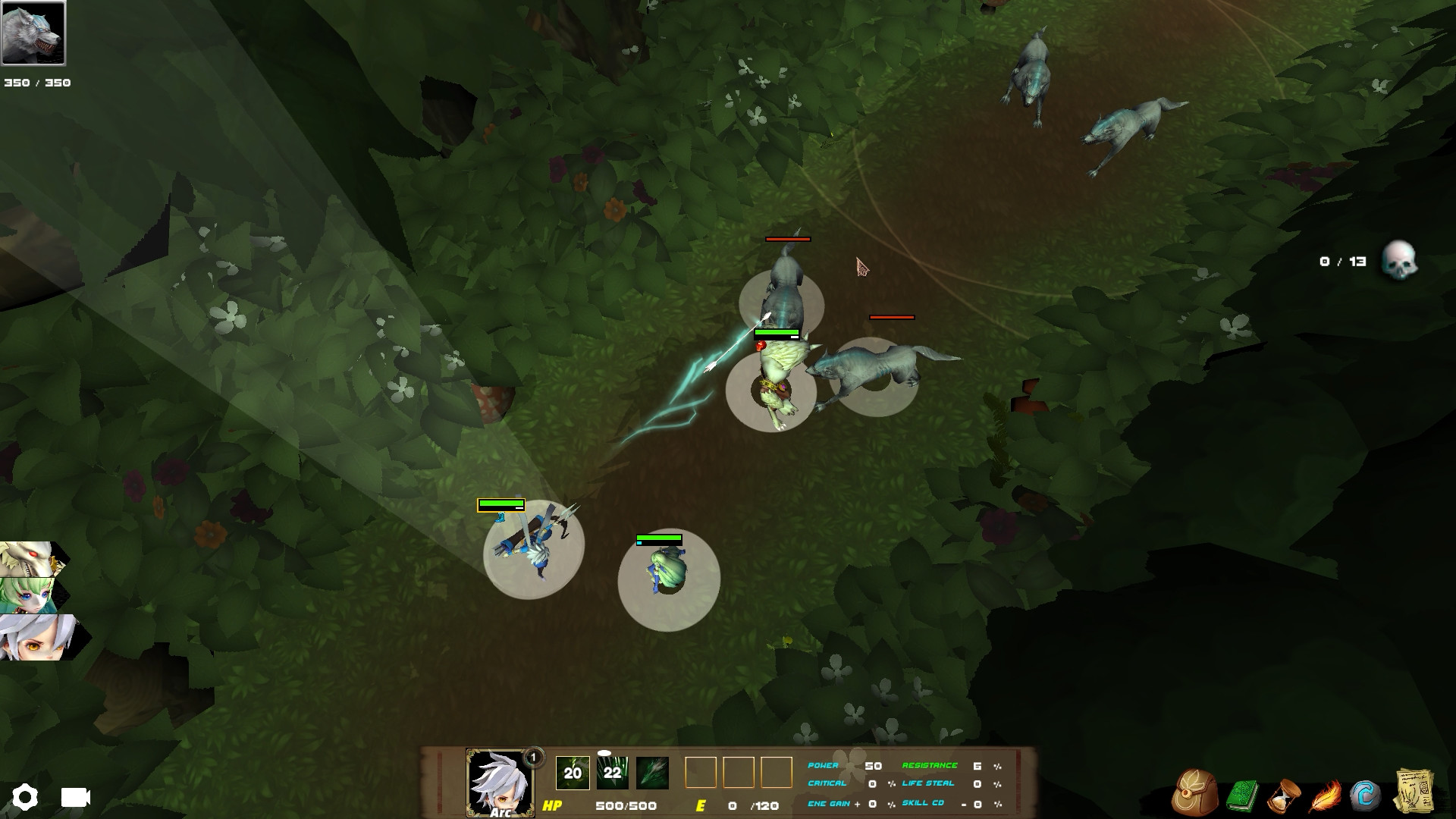Viewport: 1456px width, 819px height.
Task: Activate the skill with cooldown 22
Action: coord(612,773)
